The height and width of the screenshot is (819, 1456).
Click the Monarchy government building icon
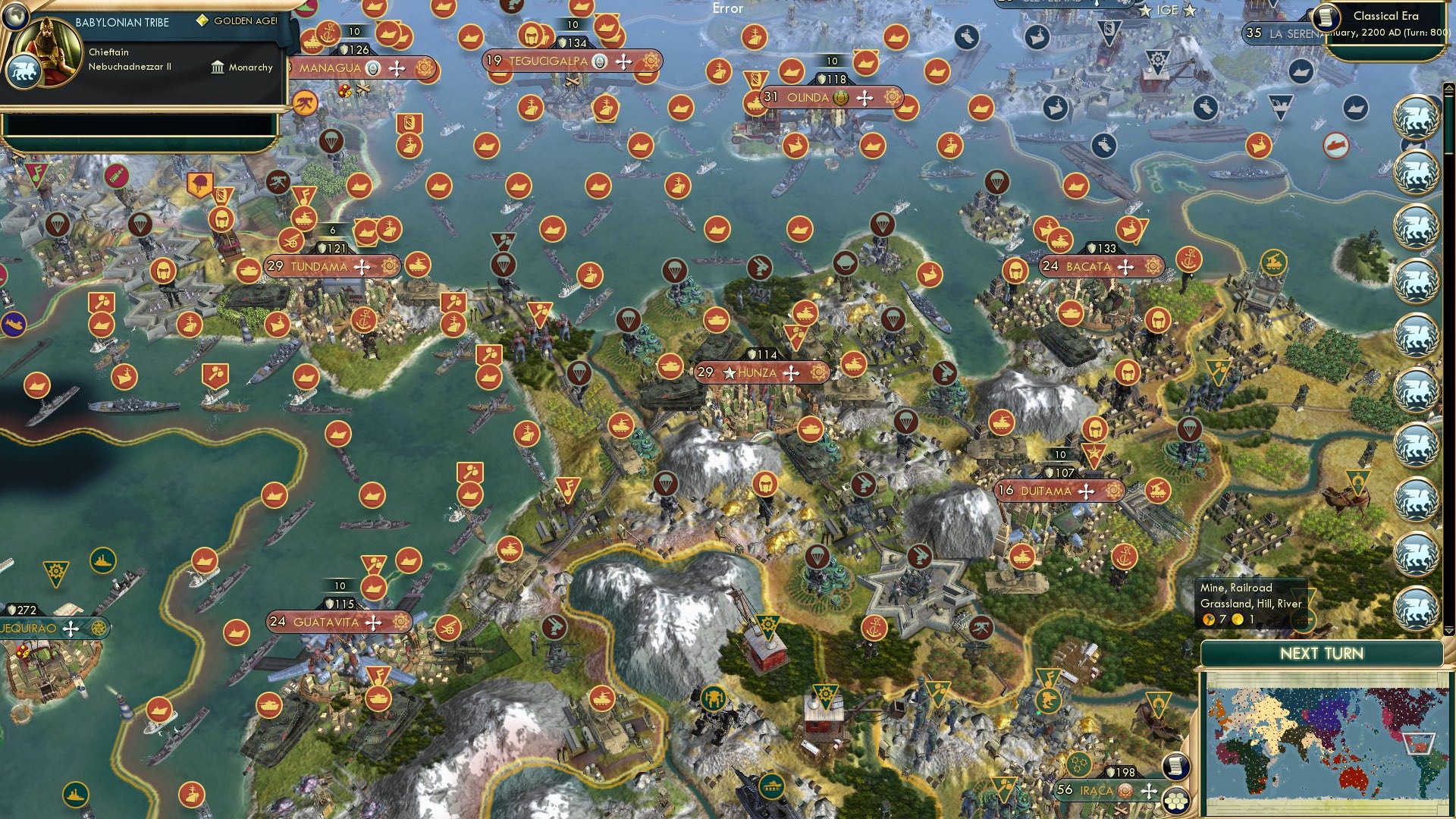pos(218,67)
